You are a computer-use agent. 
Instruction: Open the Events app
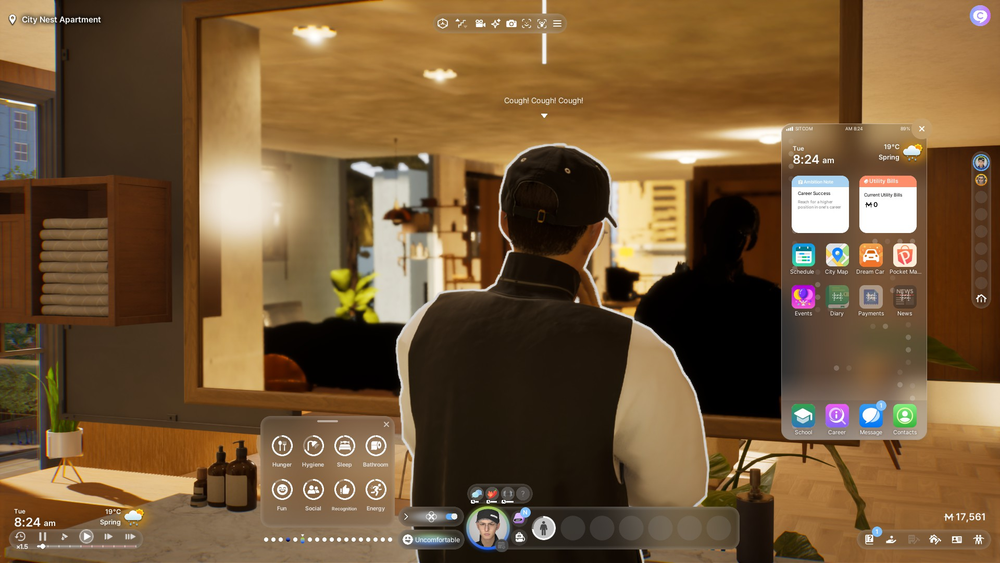pos(803,297)
